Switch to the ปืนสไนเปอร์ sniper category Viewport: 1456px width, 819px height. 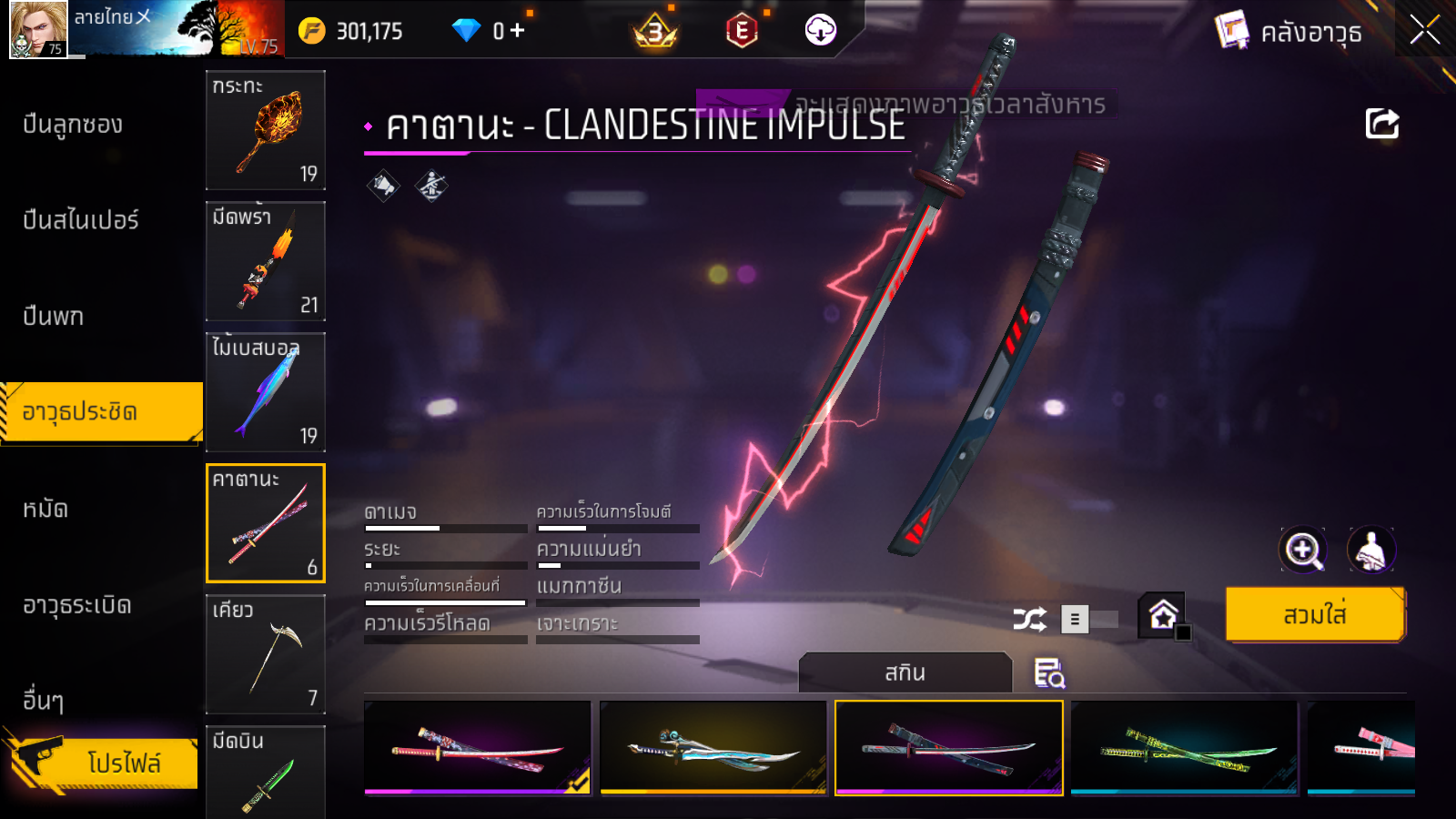click(x=81, y=220)
